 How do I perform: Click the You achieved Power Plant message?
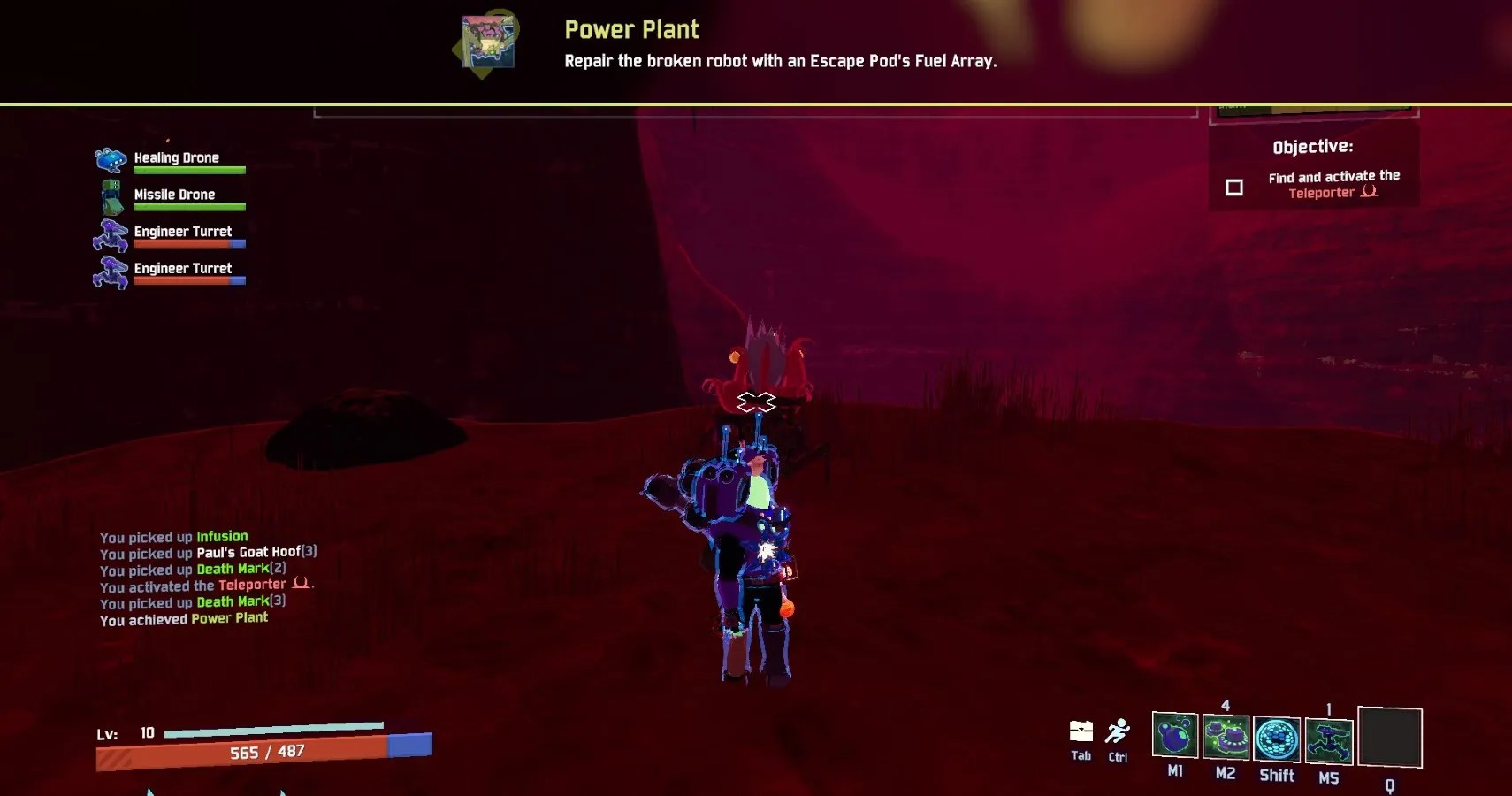coord(184,618)
